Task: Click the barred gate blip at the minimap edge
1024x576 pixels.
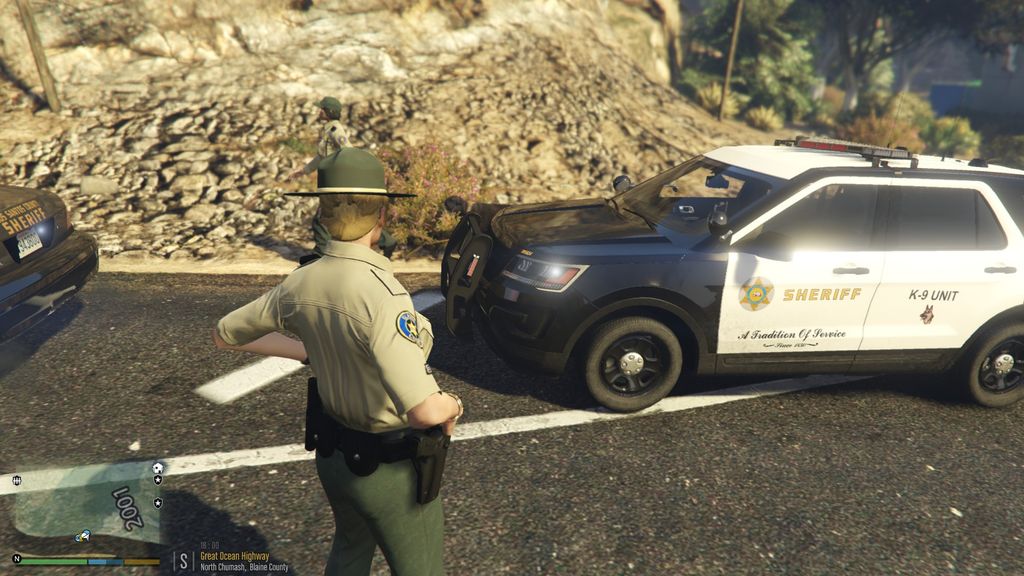Action: [x=17, y=481]
